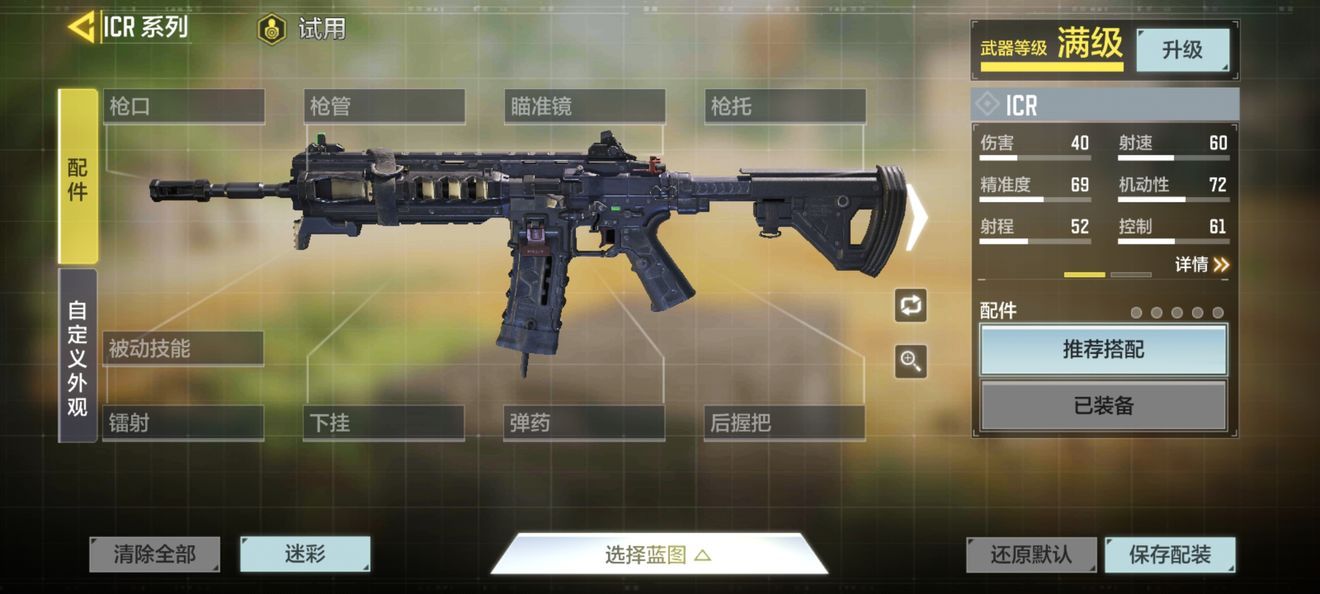Select the 枪托 stock slot
The height and width of the screenshot is (594, 1320).
[x=785, y=106]
